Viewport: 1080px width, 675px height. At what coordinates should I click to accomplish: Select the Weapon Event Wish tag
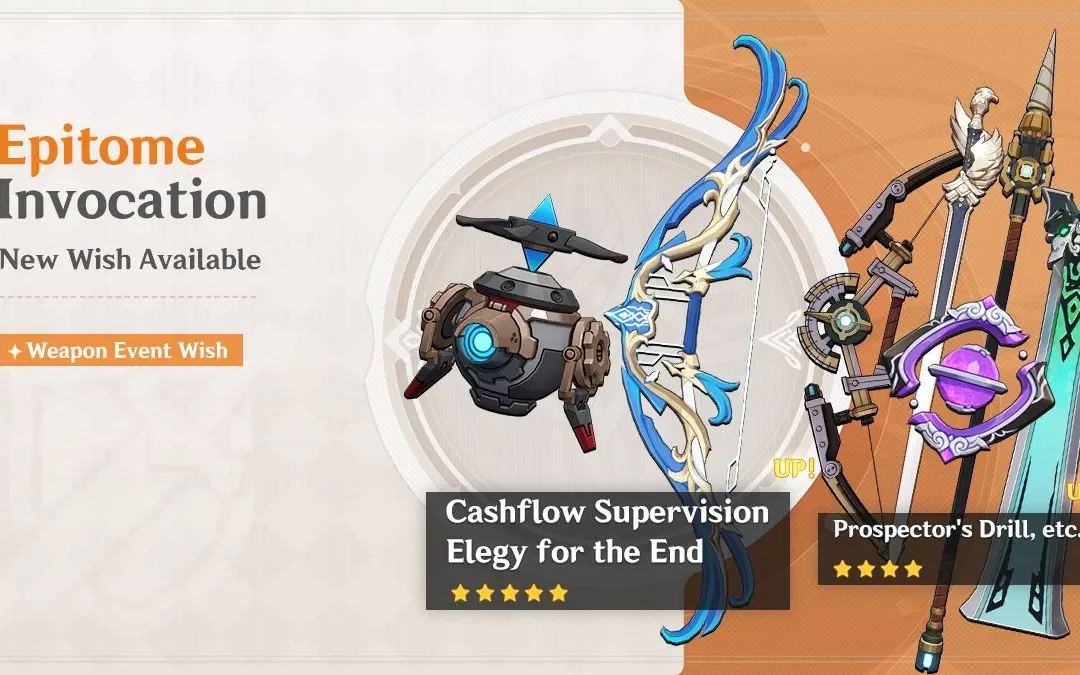tap(121, 351)
